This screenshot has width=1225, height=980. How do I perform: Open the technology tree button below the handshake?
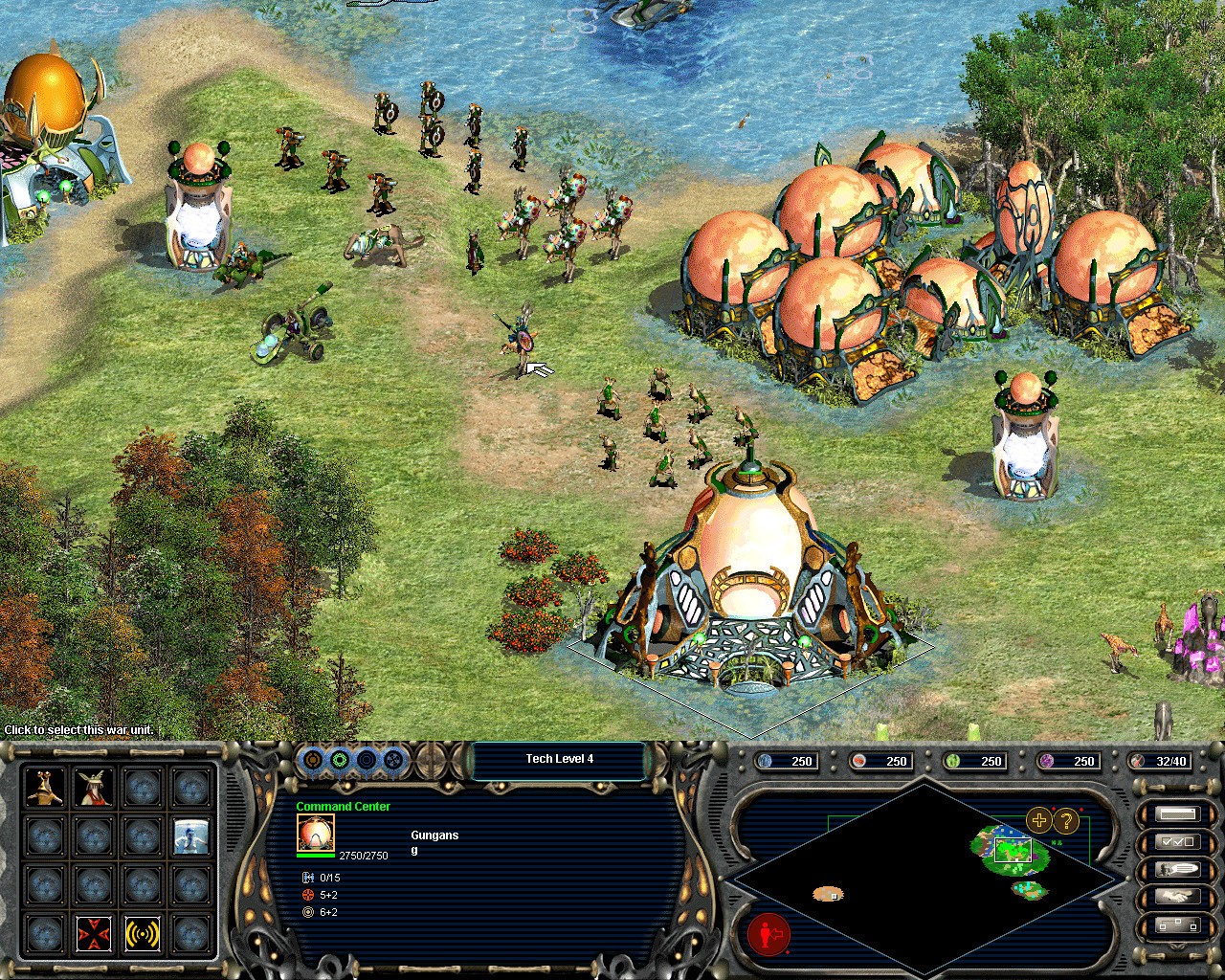1177,925
